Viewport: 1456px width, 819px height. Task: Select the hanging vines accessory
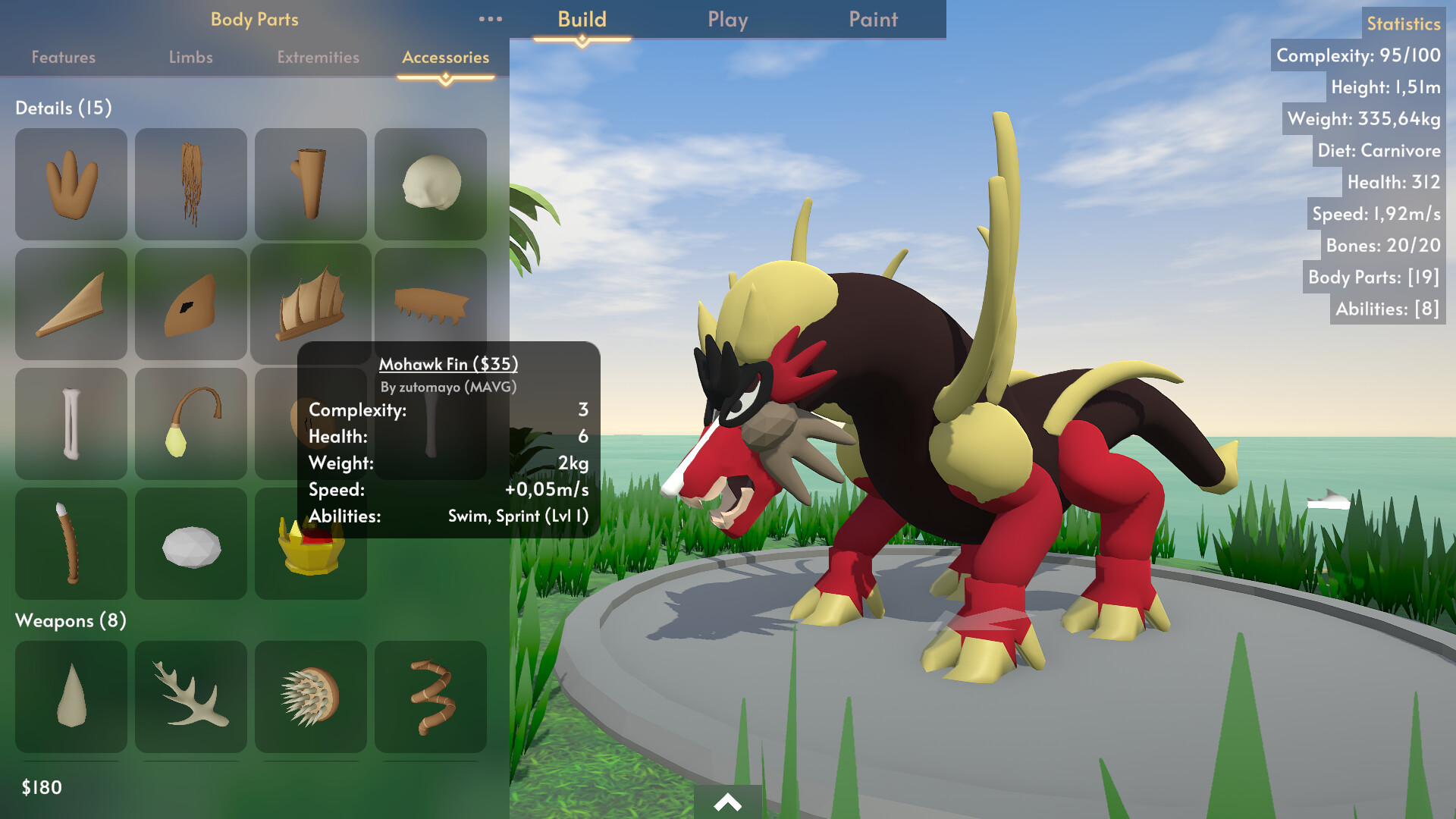point(191,184)
